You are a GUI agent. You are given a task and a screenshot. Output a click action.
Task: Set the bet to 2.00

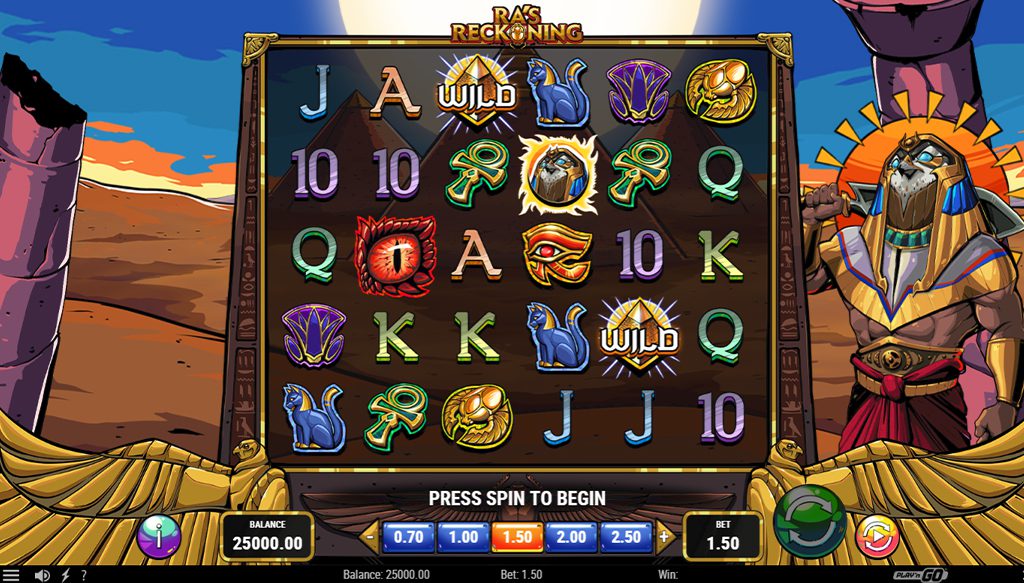point(571,537)
